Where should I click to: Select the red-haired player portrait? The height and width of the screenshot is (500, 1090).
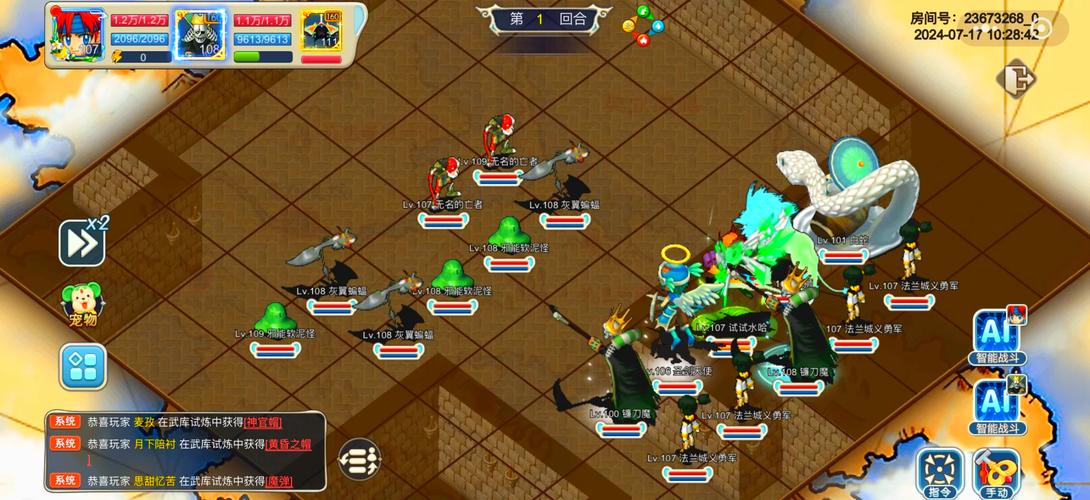pos(76,31)
